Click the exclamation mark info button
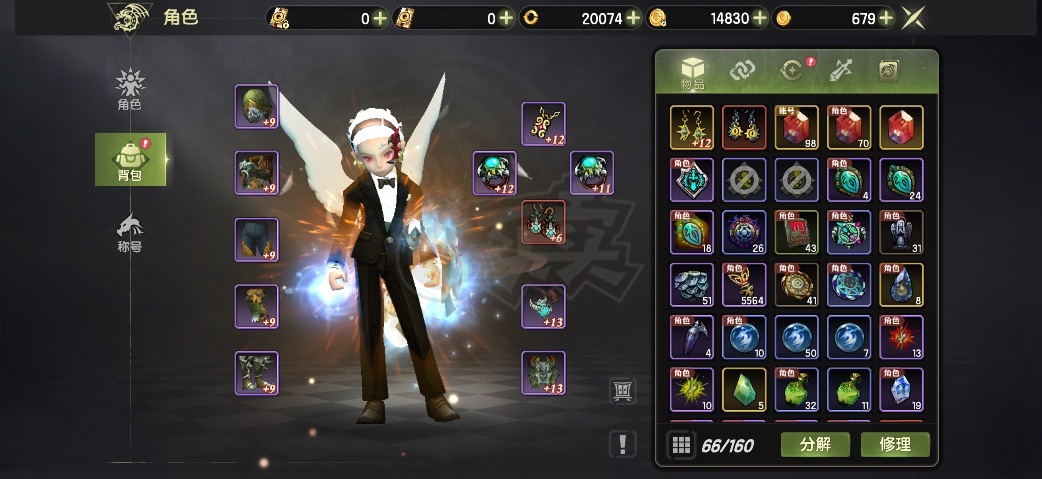The width and height of the screenshot is (1042, 479). pos(623,444)
